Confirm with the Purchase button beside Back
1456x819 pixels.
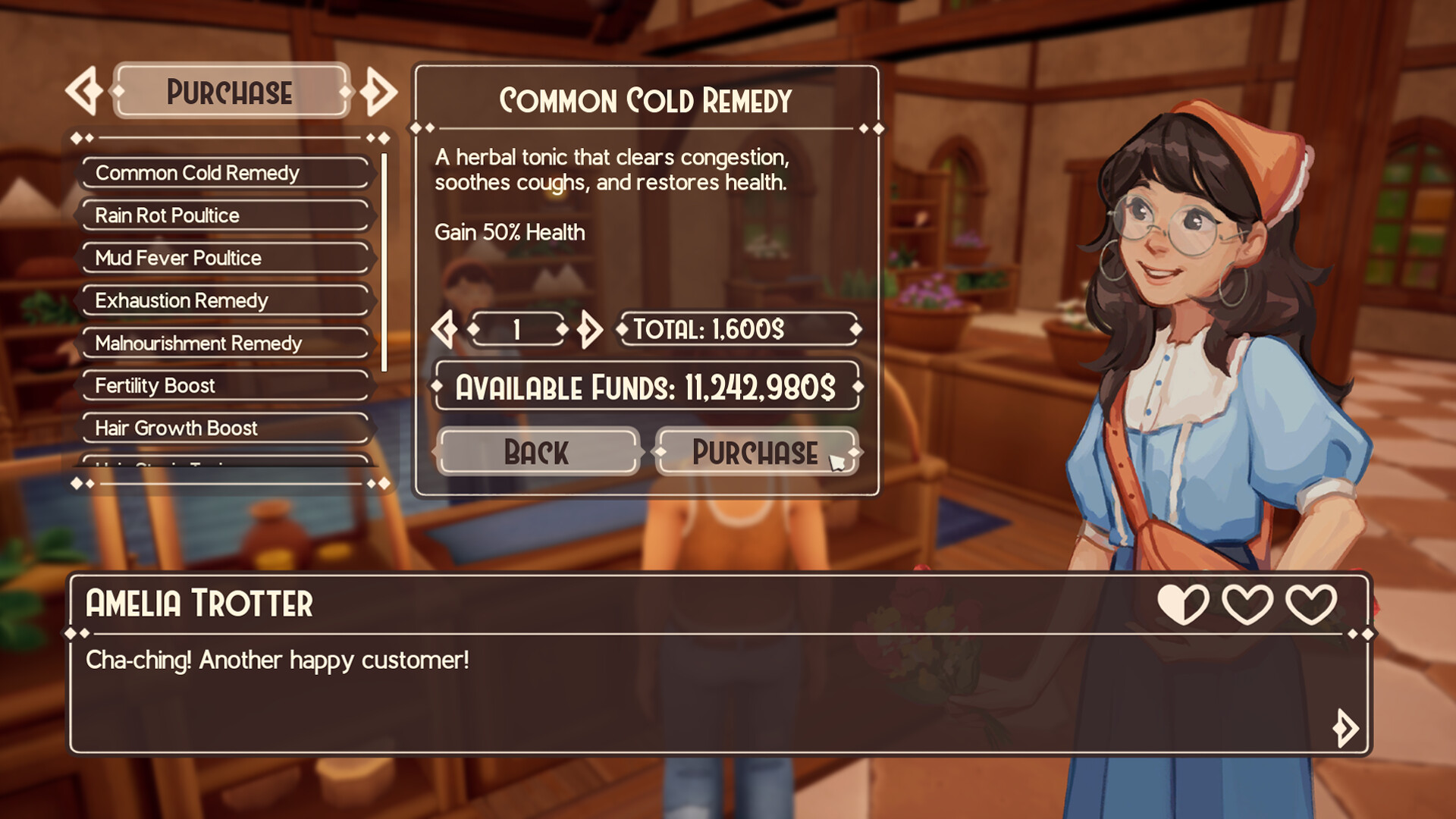click(x=756, y=452)
